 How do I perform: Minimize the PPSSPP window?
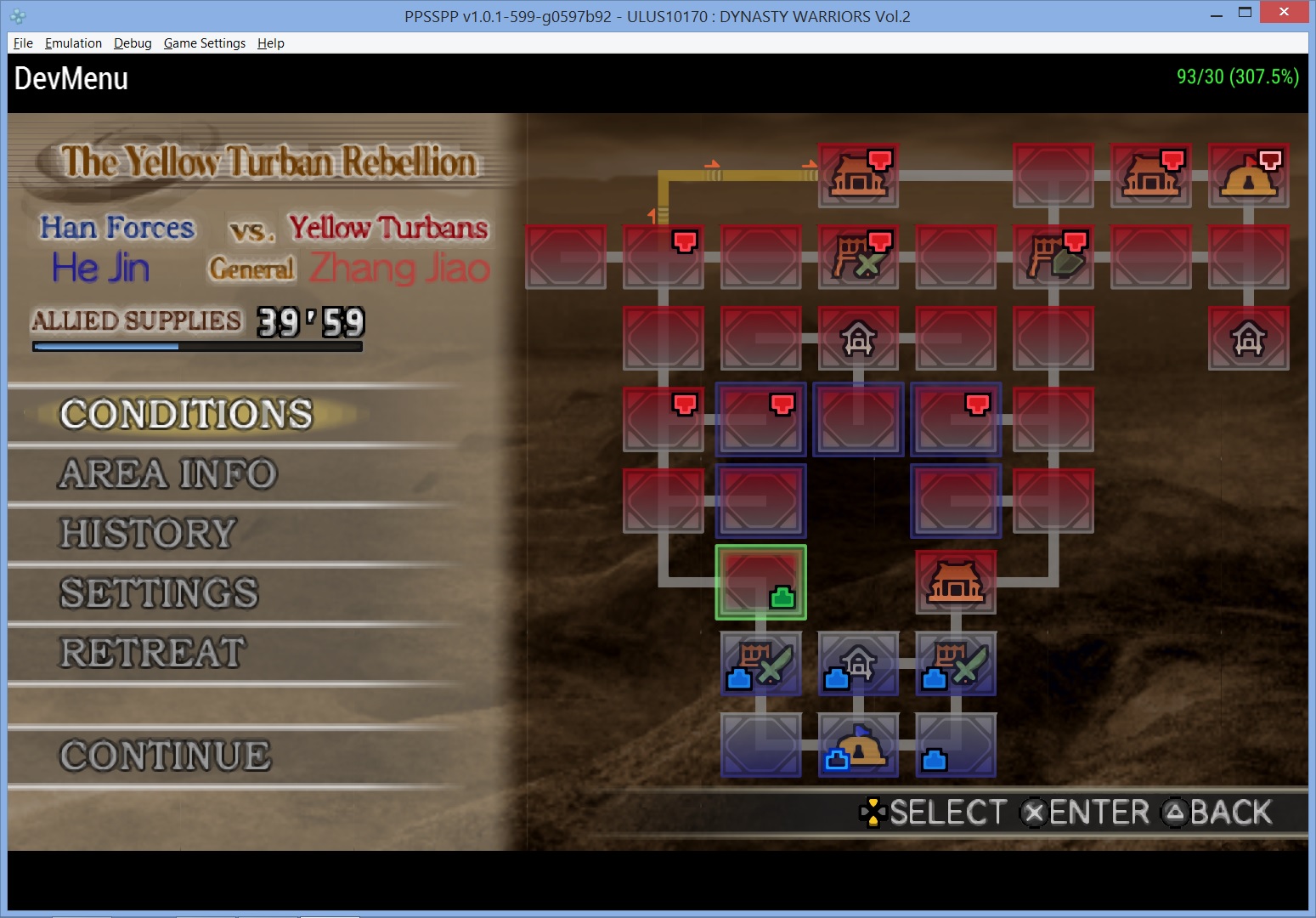point(1217,14)
